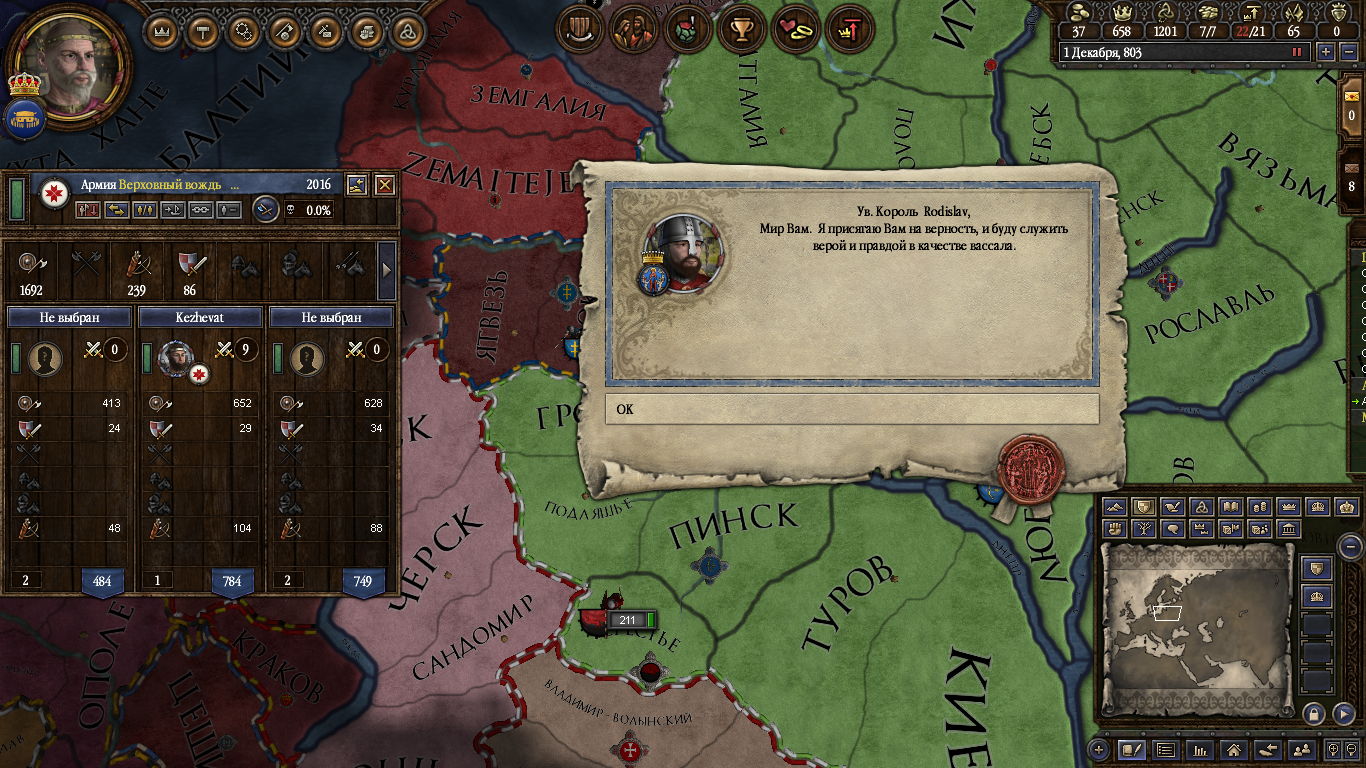Image resolution: width=1366 pixels, height=768 pixels.
Task: Increase game speed with plus button
Action: click(x=1326, y=52)
